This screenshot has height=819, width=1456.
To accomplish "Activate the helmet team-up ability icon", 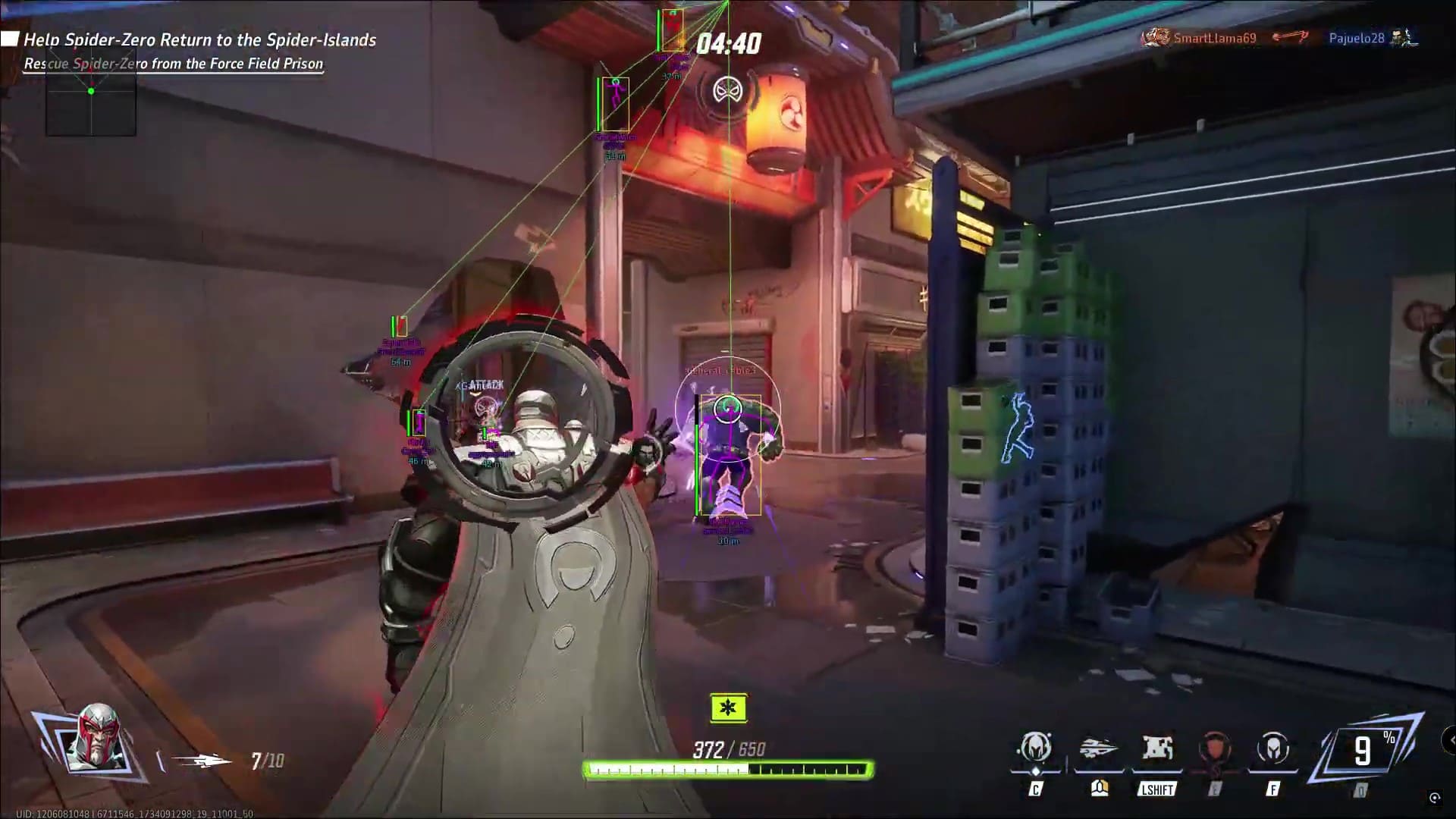I will pos(1036,749).
